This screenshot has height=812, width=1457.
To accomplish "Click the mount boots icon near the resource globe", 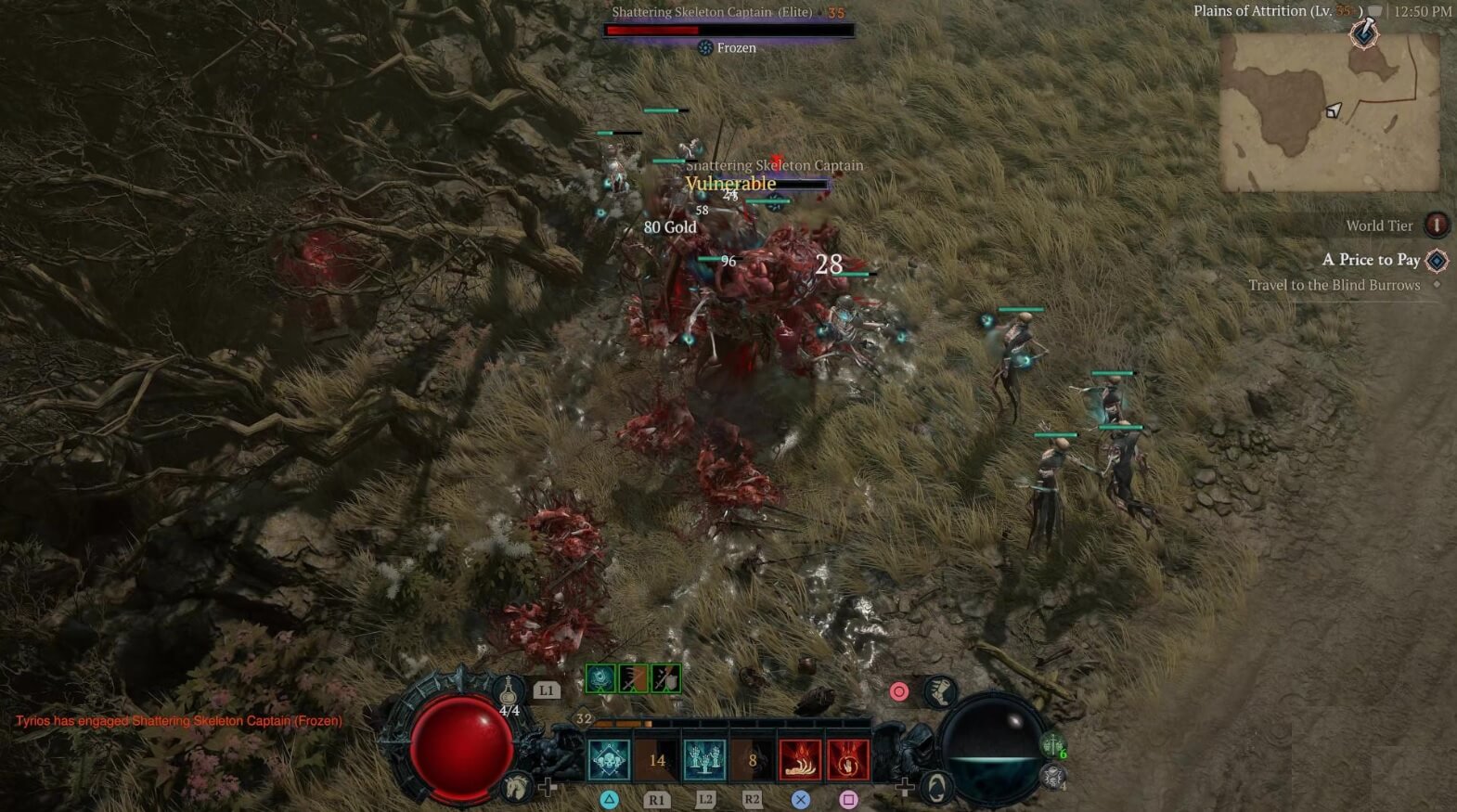I will click(939, 692).
